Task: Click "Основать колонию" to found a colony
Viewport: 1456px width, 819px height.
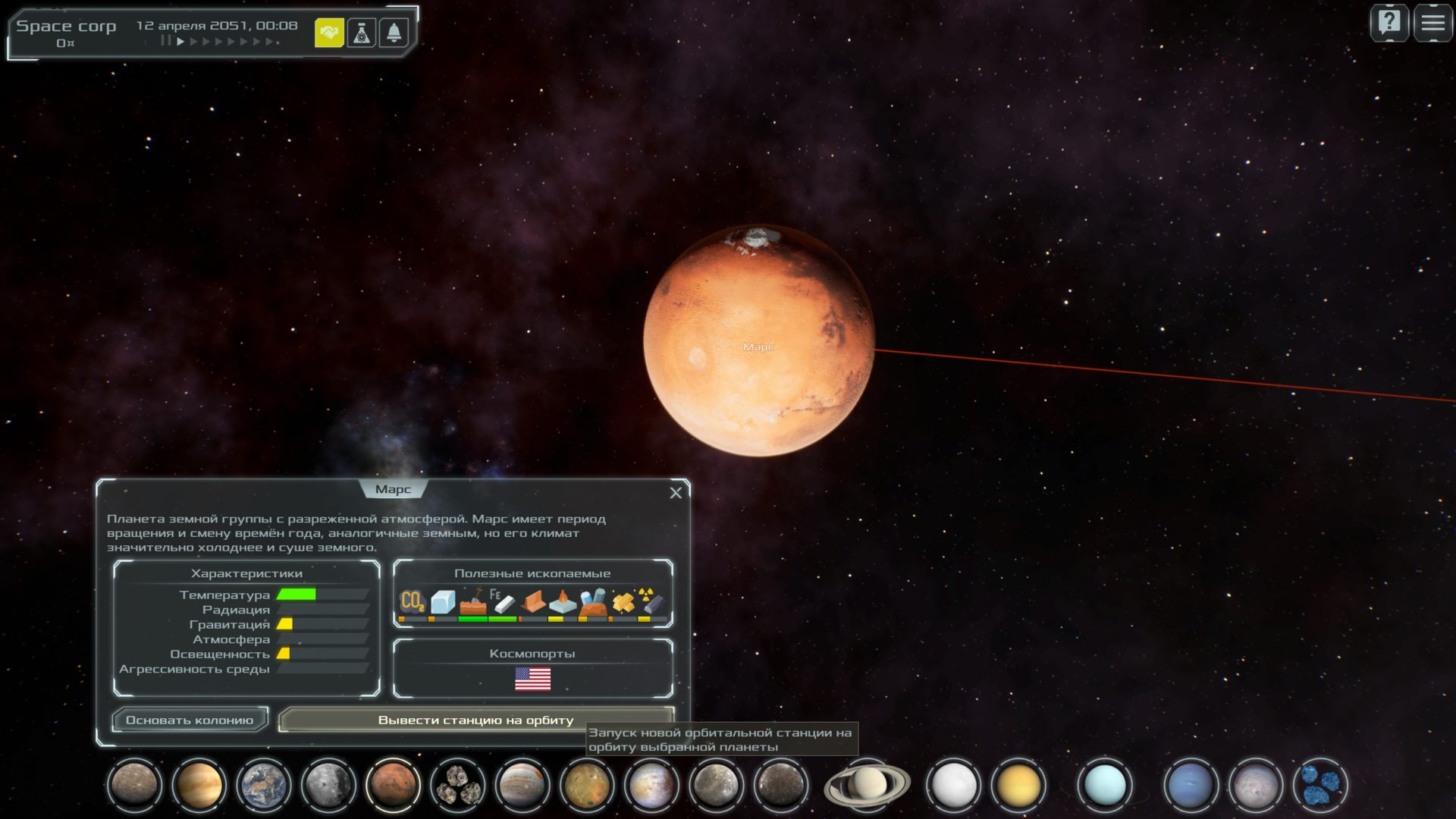Action: click(x=190, y=720)
